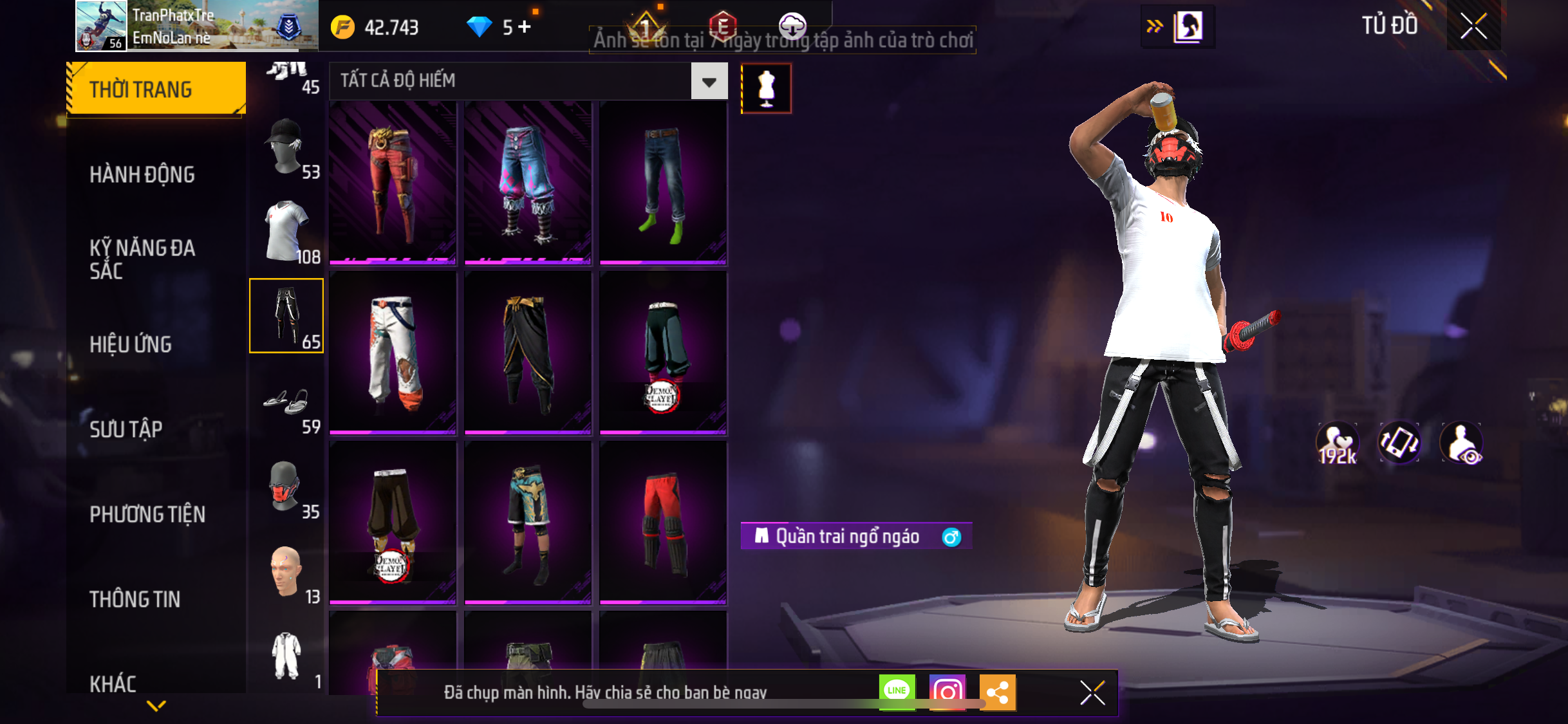Open the Thông Tin tab
Image resolution: width=1568 pixels, height=724 pixels.
click(135, 599)
